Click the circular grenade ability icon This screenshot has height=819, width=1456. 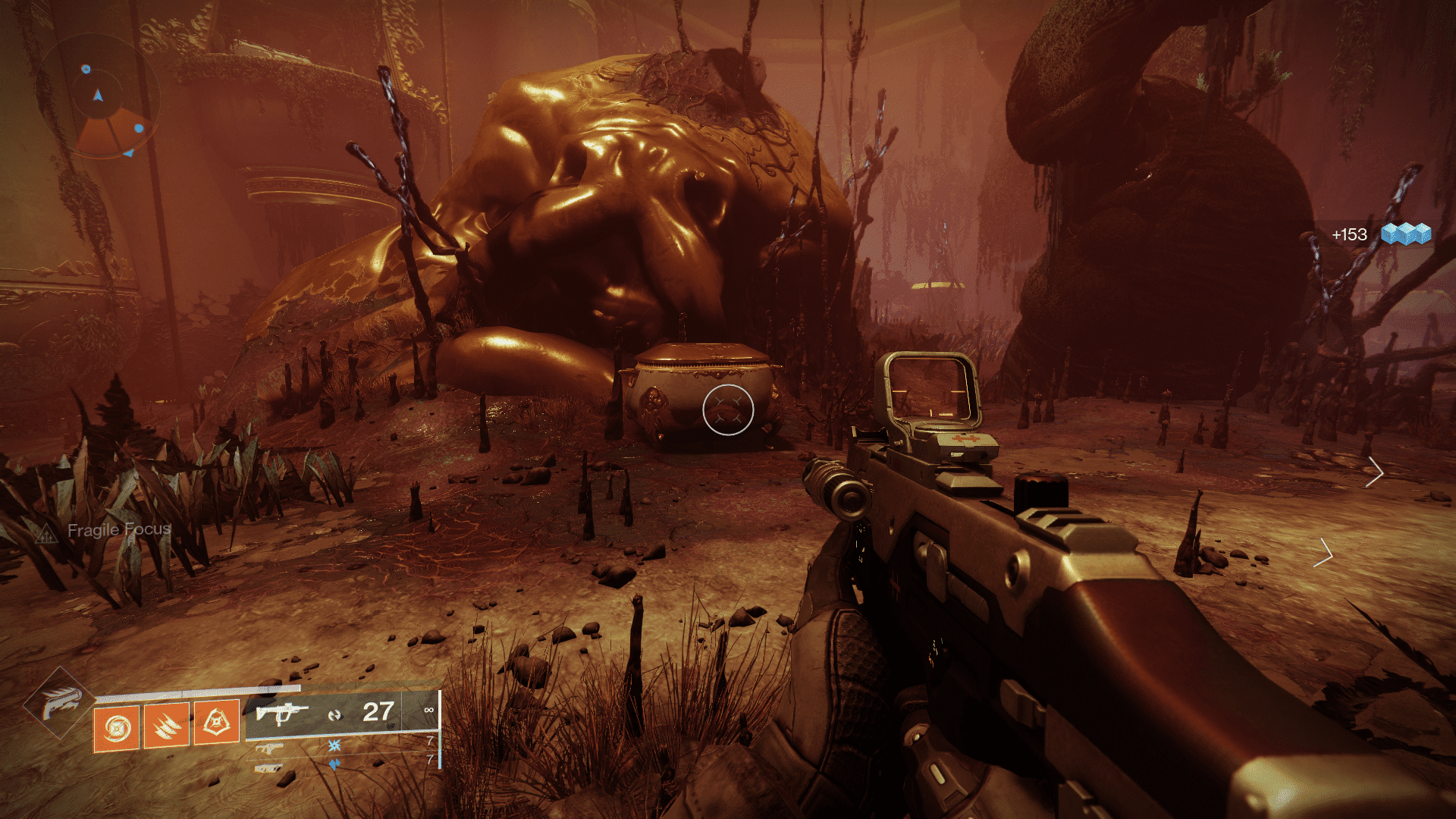click(x=117, y=725)
